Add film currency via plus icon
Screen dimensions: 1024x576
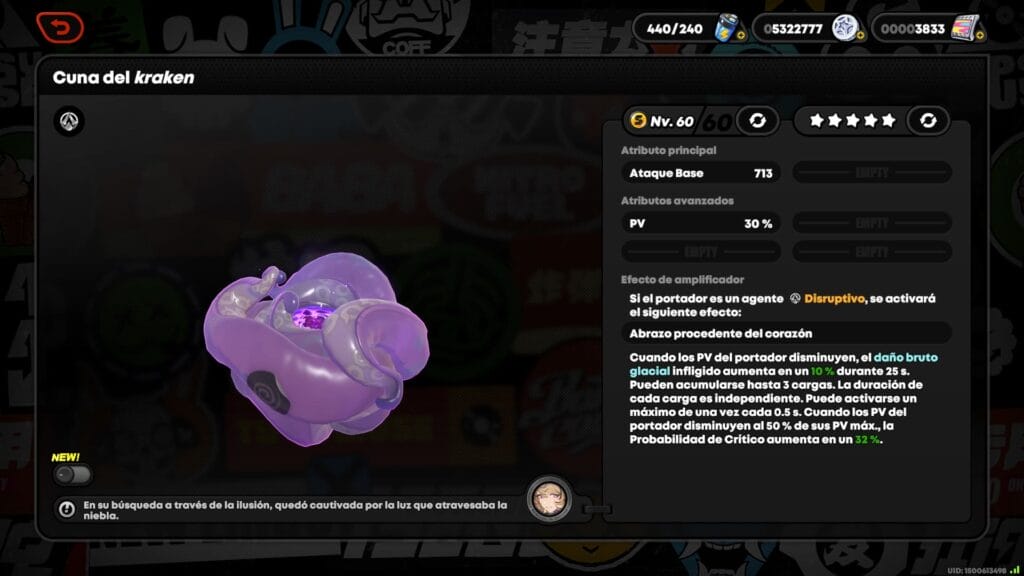[979, 36]
